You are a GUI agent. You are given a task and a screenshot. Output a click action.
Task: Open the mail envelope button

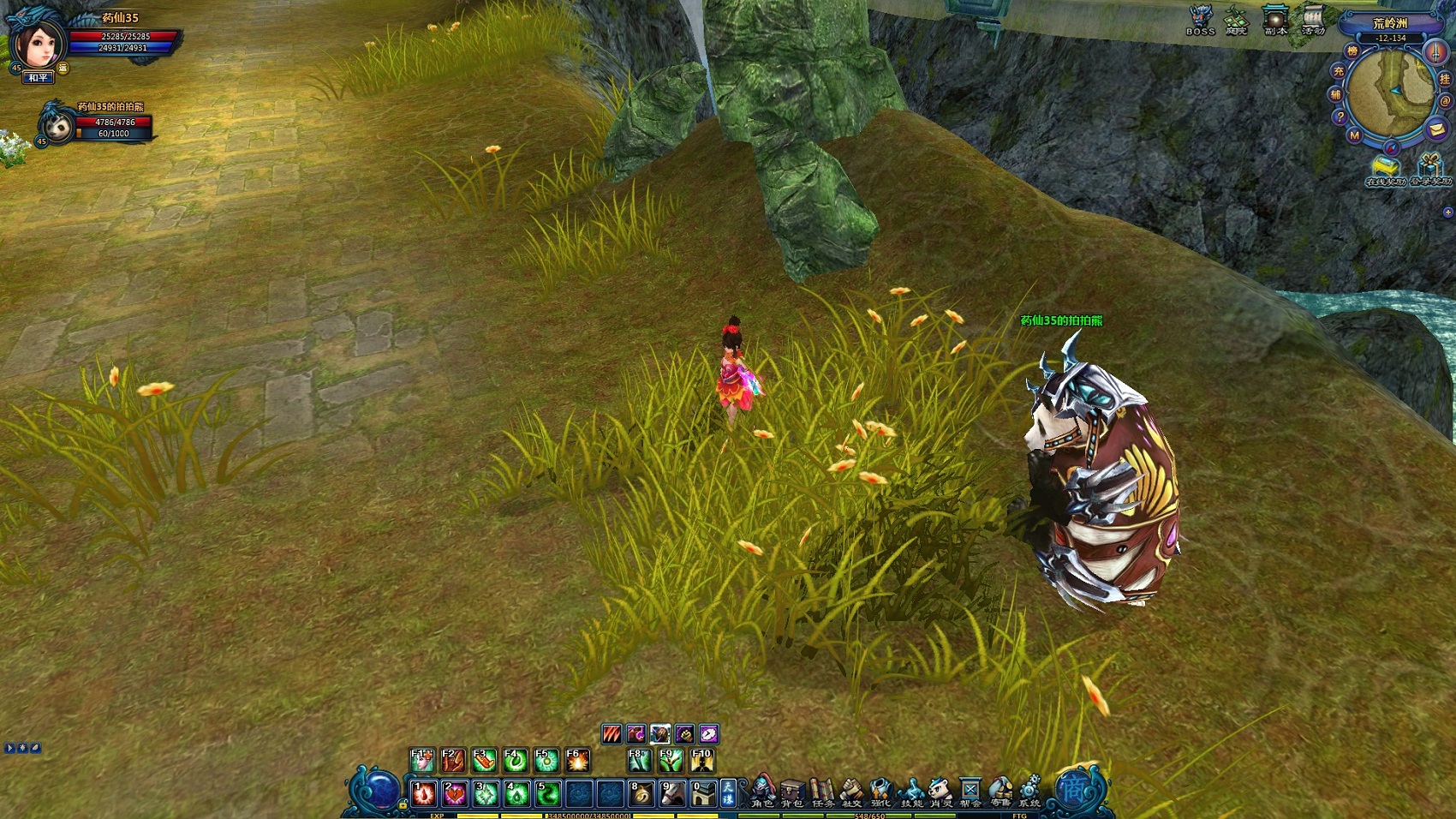1436,129
